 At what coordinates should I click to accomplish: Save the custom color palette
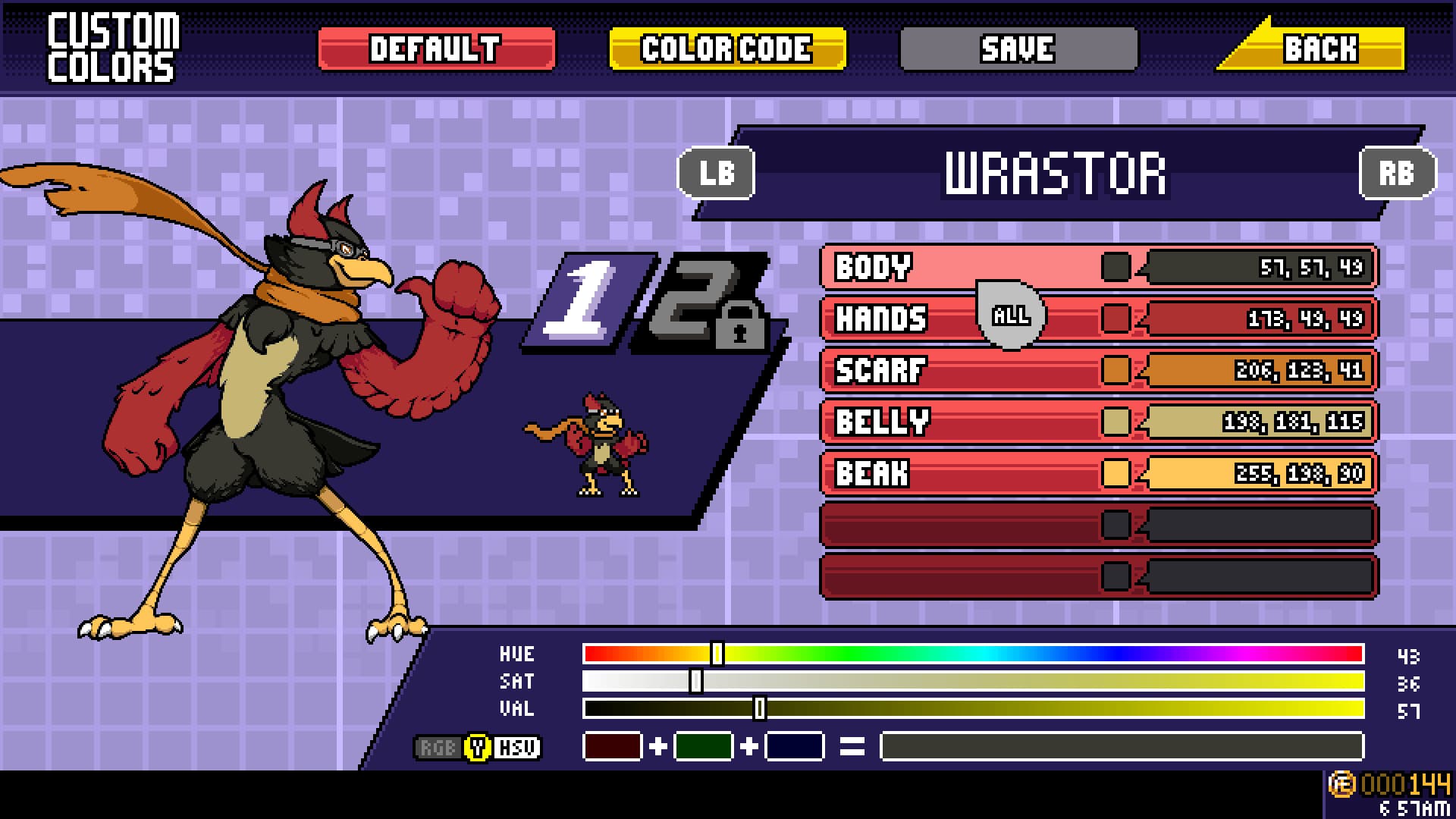point(1018,49)
